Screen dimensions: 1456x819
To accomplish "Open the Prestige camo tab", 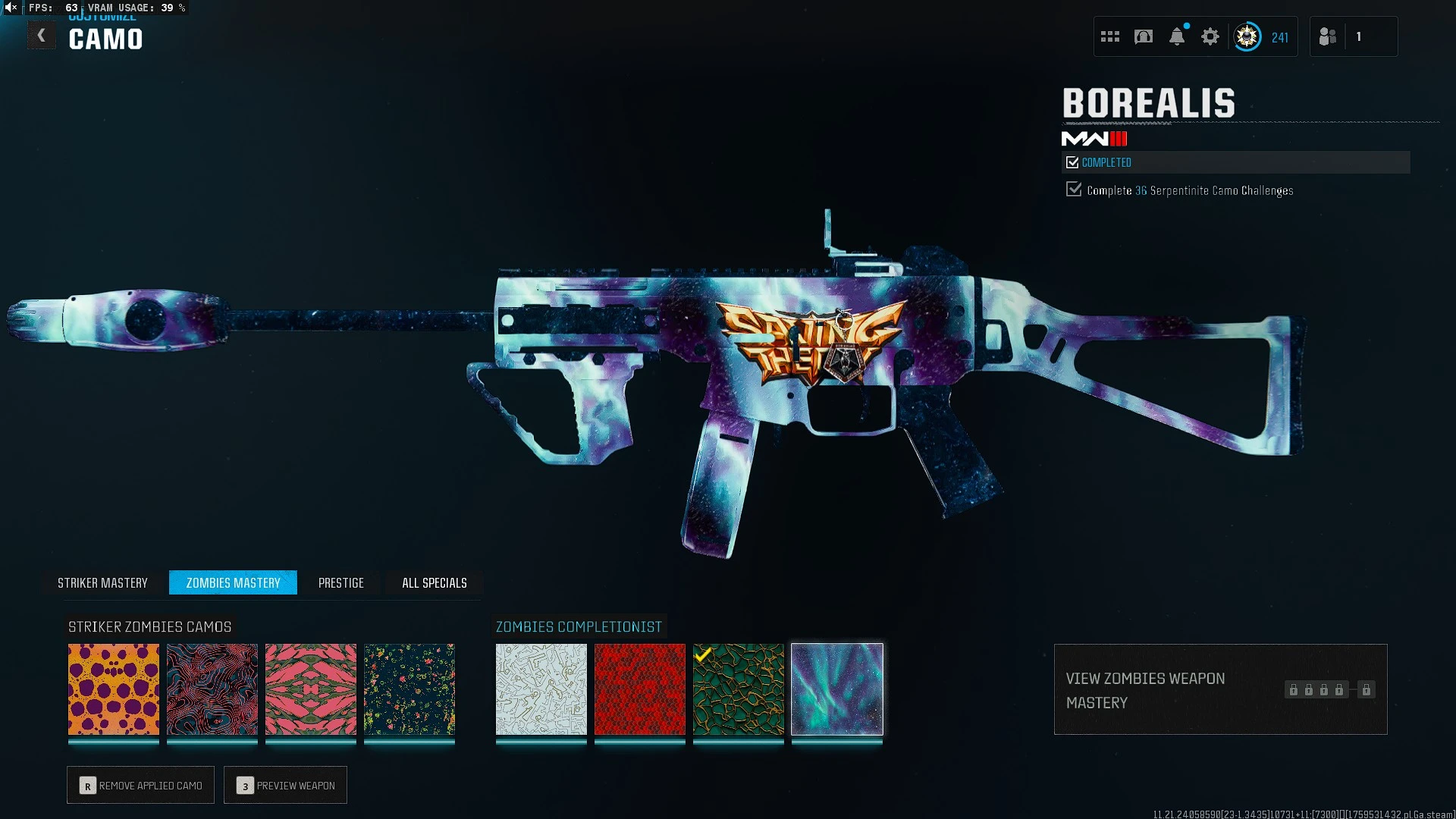I will (341, 582).
